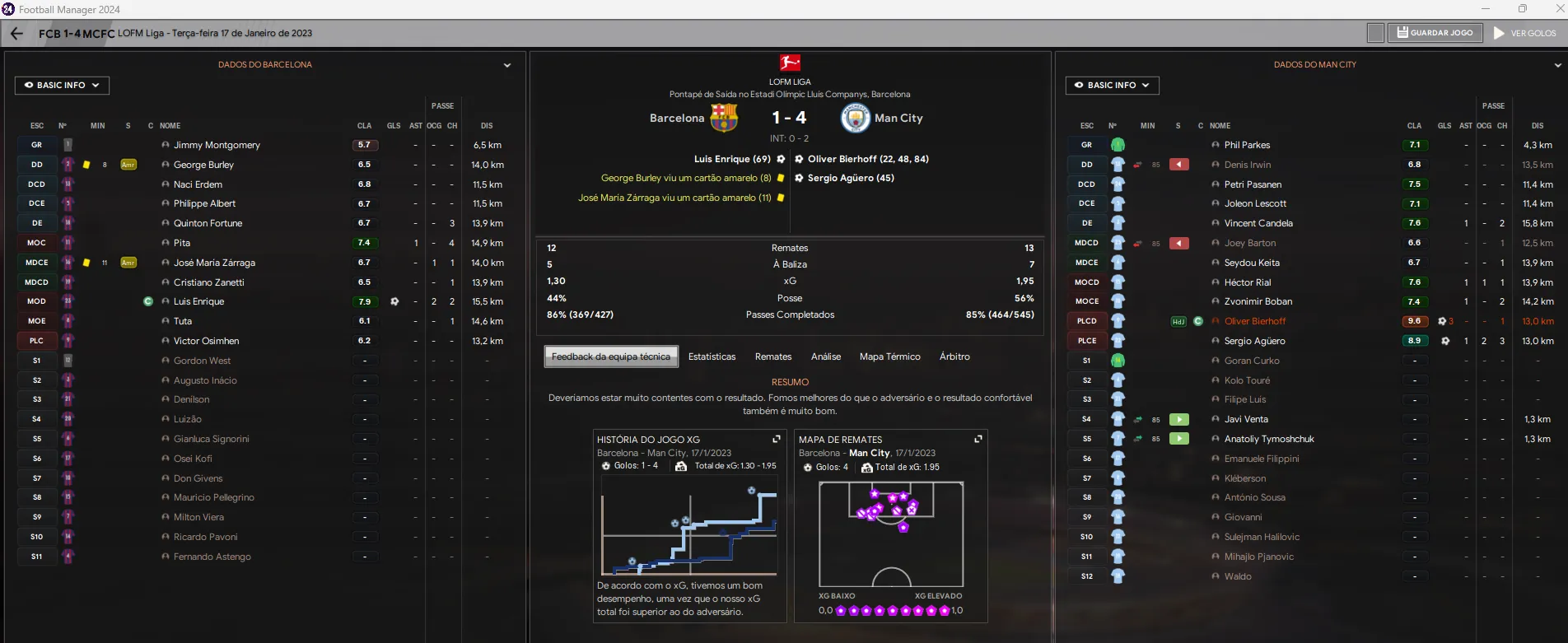Image resolution: width=1568 pixels, height=643 pixels.
Task: Minimize the game window
Action: coord(1486,9)
